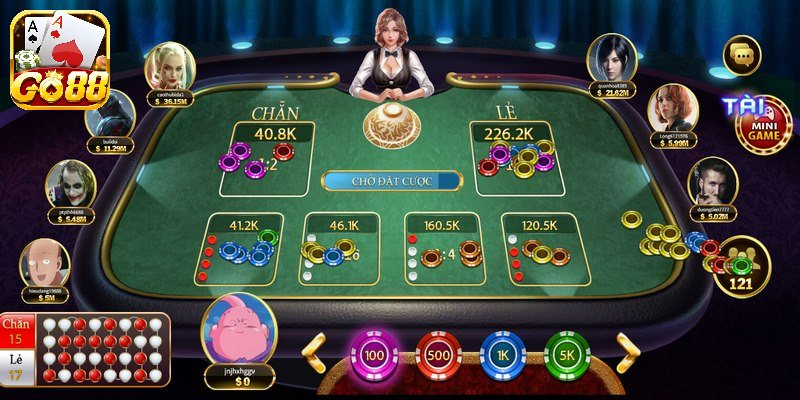Select the red 500 chip
This screenshot has height=400, width=800.
[x=438, y=356]
